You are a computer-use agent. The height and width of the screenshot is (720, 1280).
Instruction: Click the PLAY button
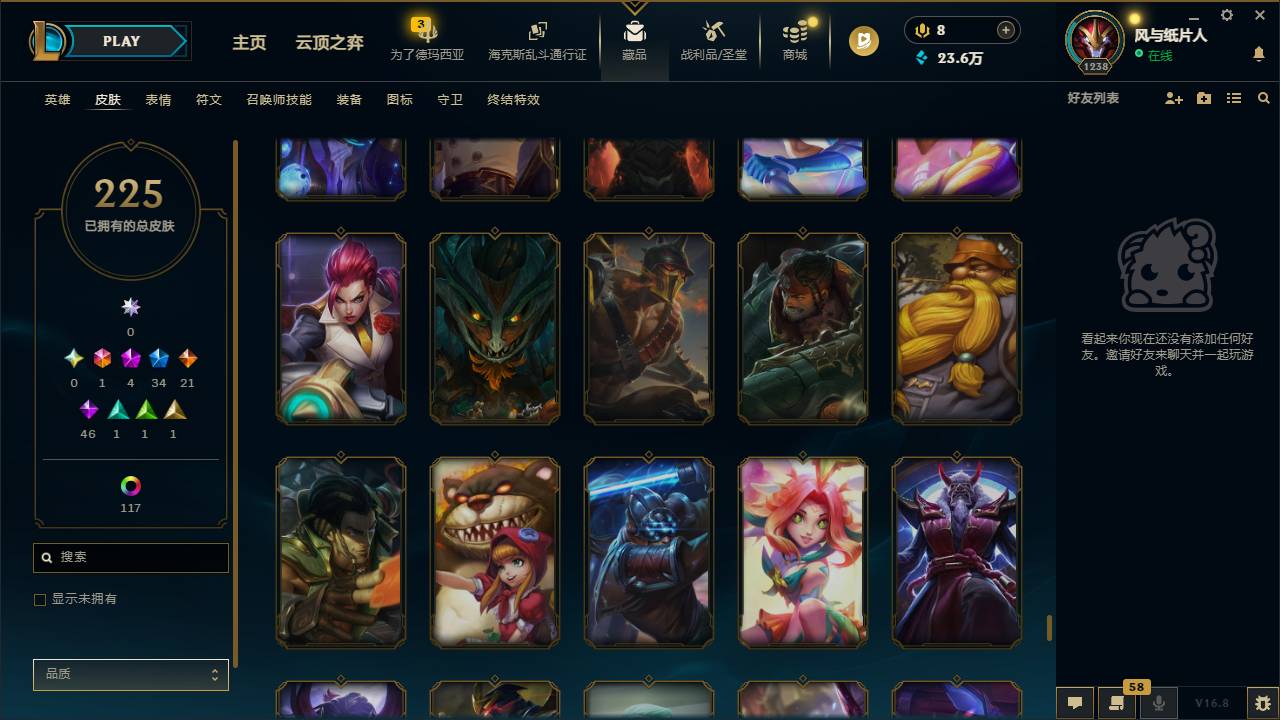[x=120, y=41]
